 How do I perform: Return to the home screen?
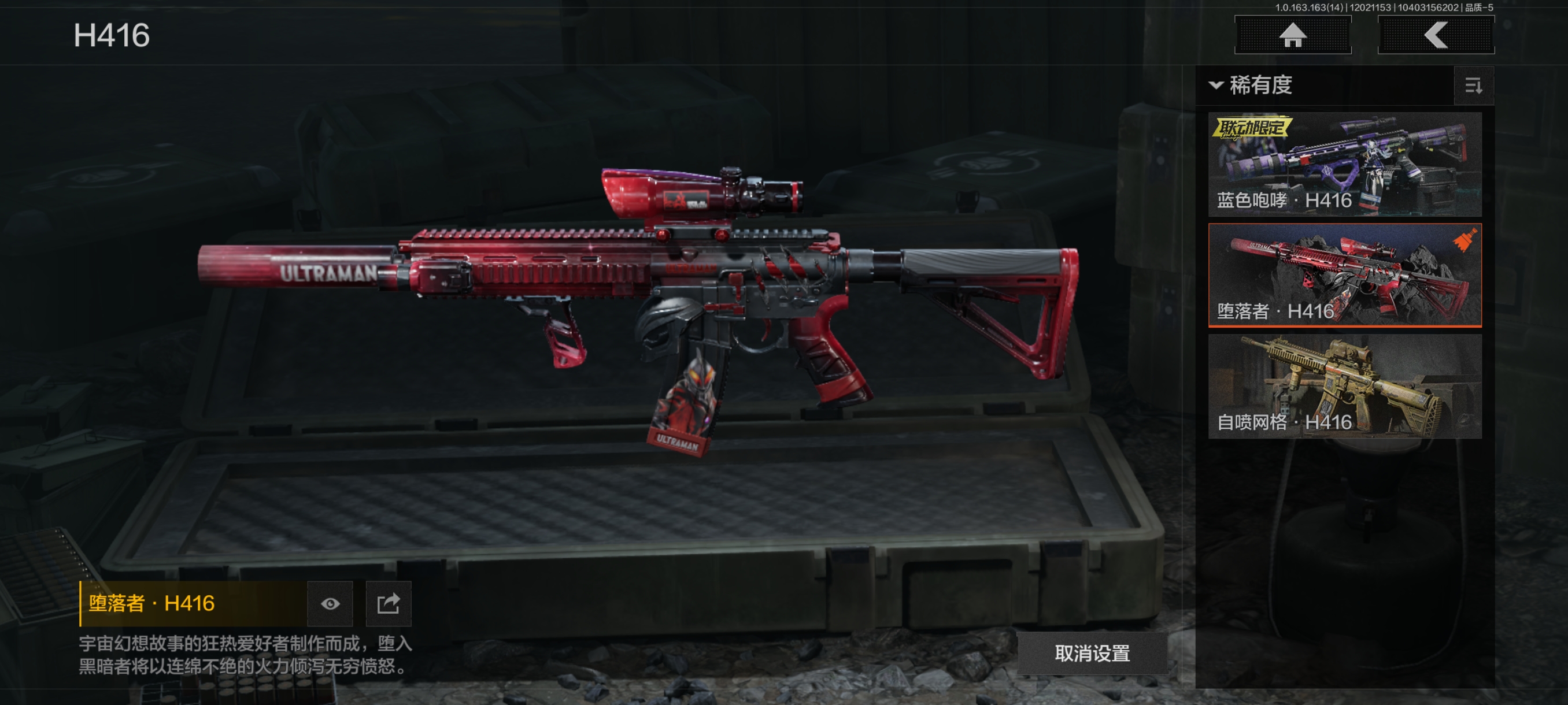[1292, 35]
